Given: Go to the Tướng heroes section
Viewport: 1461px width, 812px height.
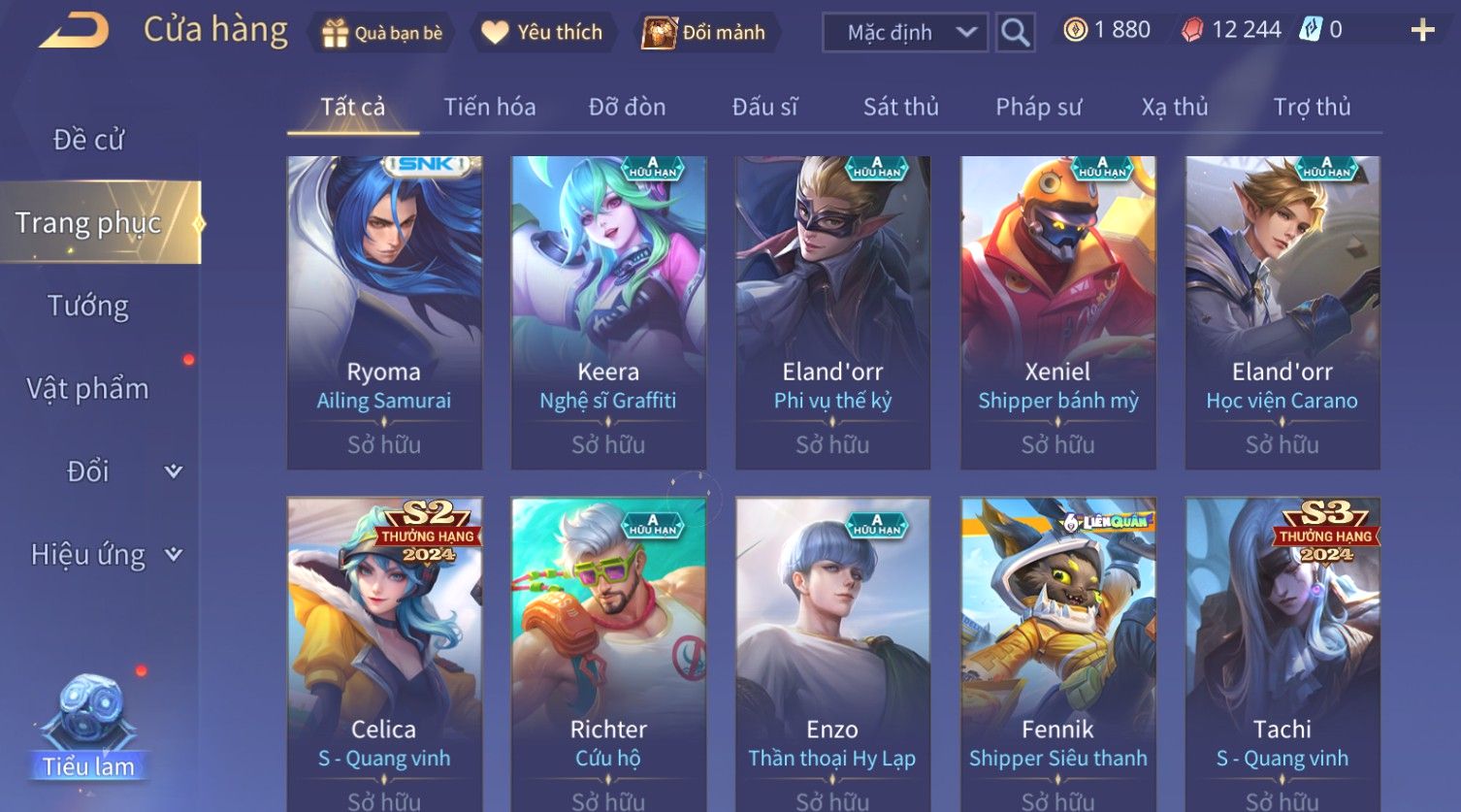Looking at the screenshot, I should [88, 307].
